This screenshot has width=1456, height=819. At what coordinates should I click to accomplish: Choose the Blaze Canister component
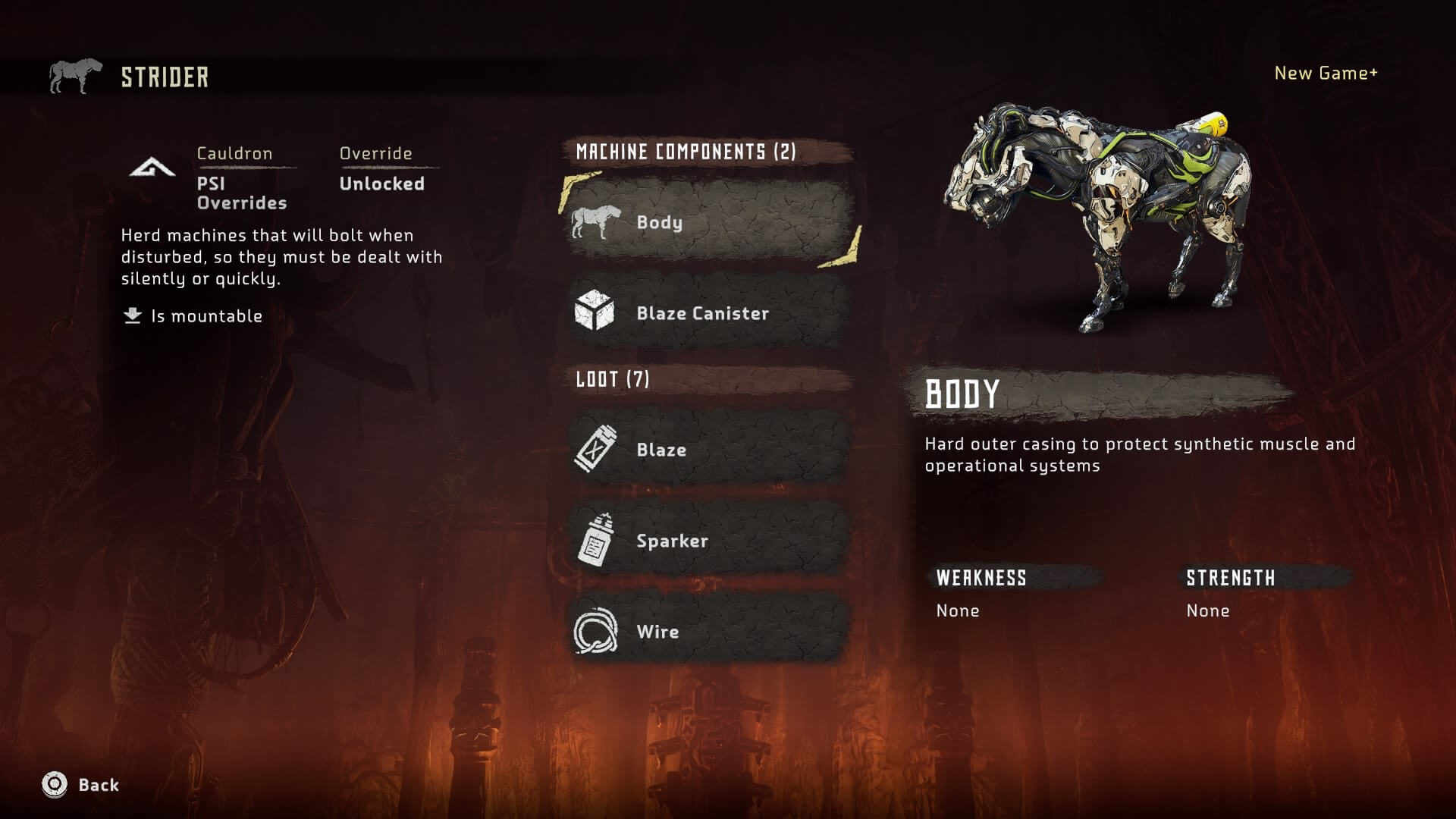(709, 312)
